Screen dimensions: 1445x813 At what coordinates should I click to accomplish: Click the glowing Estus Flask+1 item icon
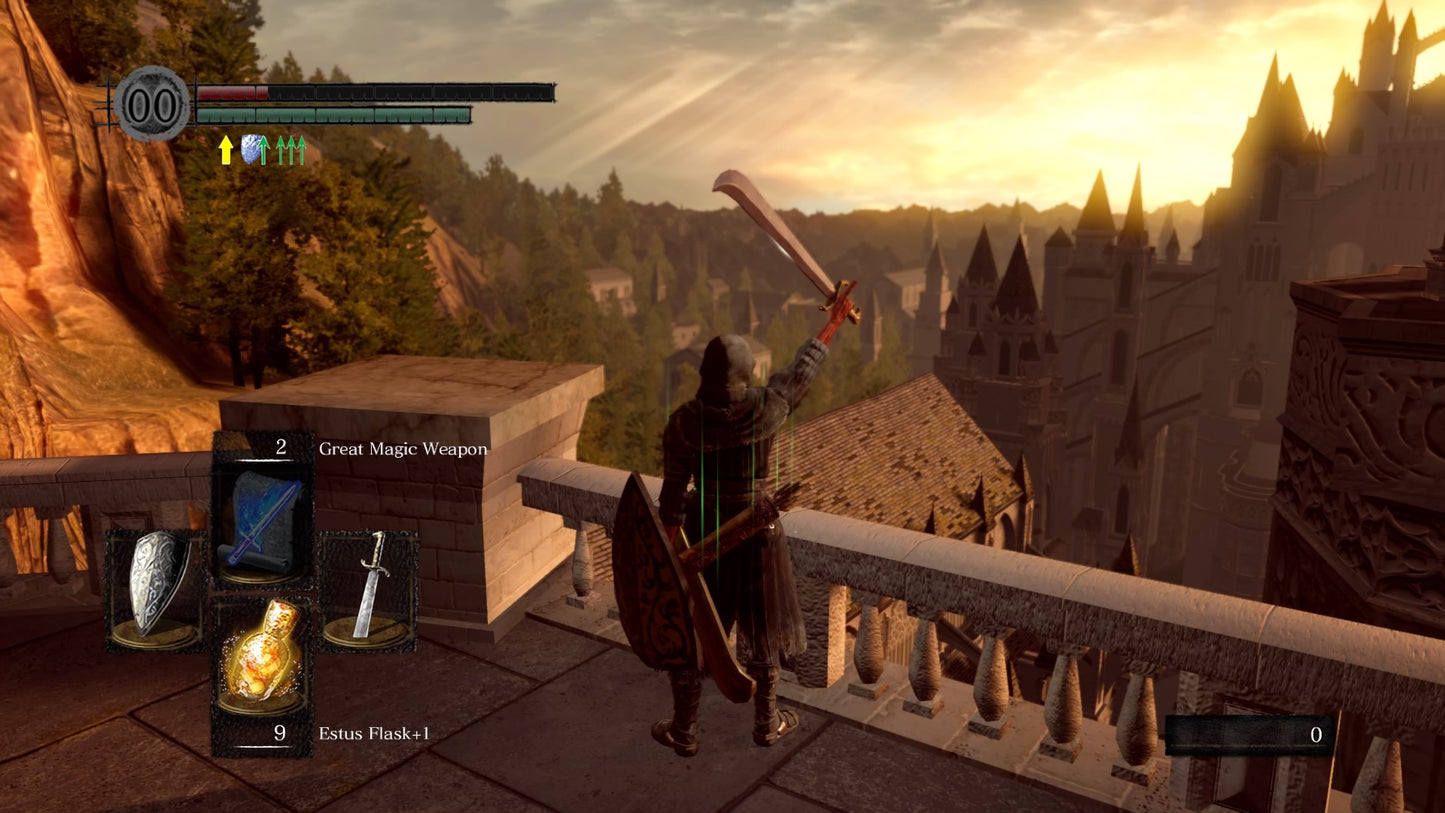coord(262,655)
